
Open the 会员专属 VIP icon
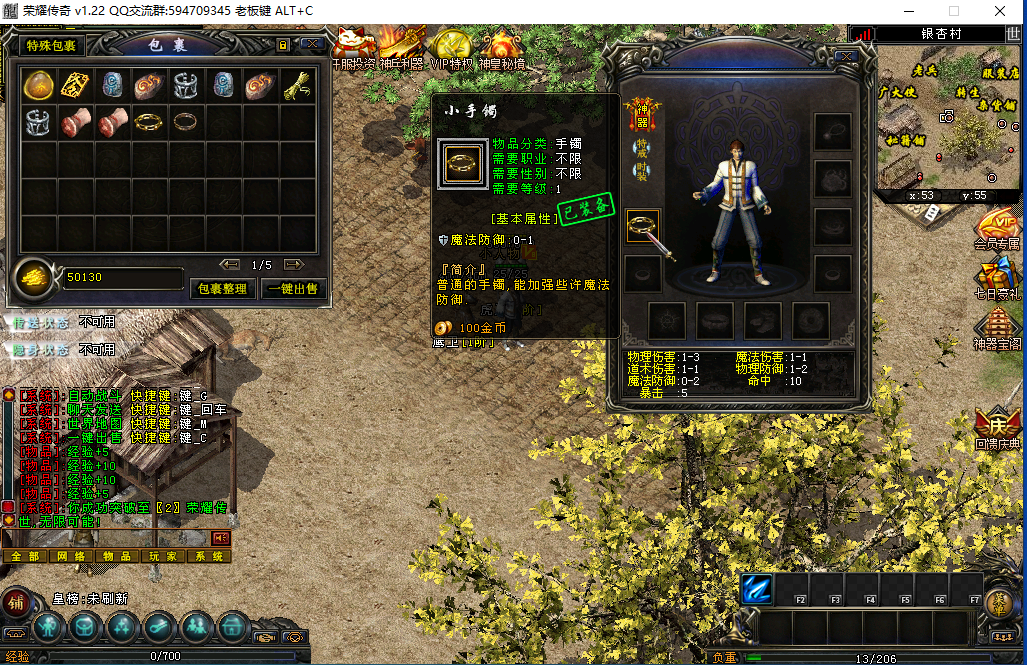[x=997, y=229]
